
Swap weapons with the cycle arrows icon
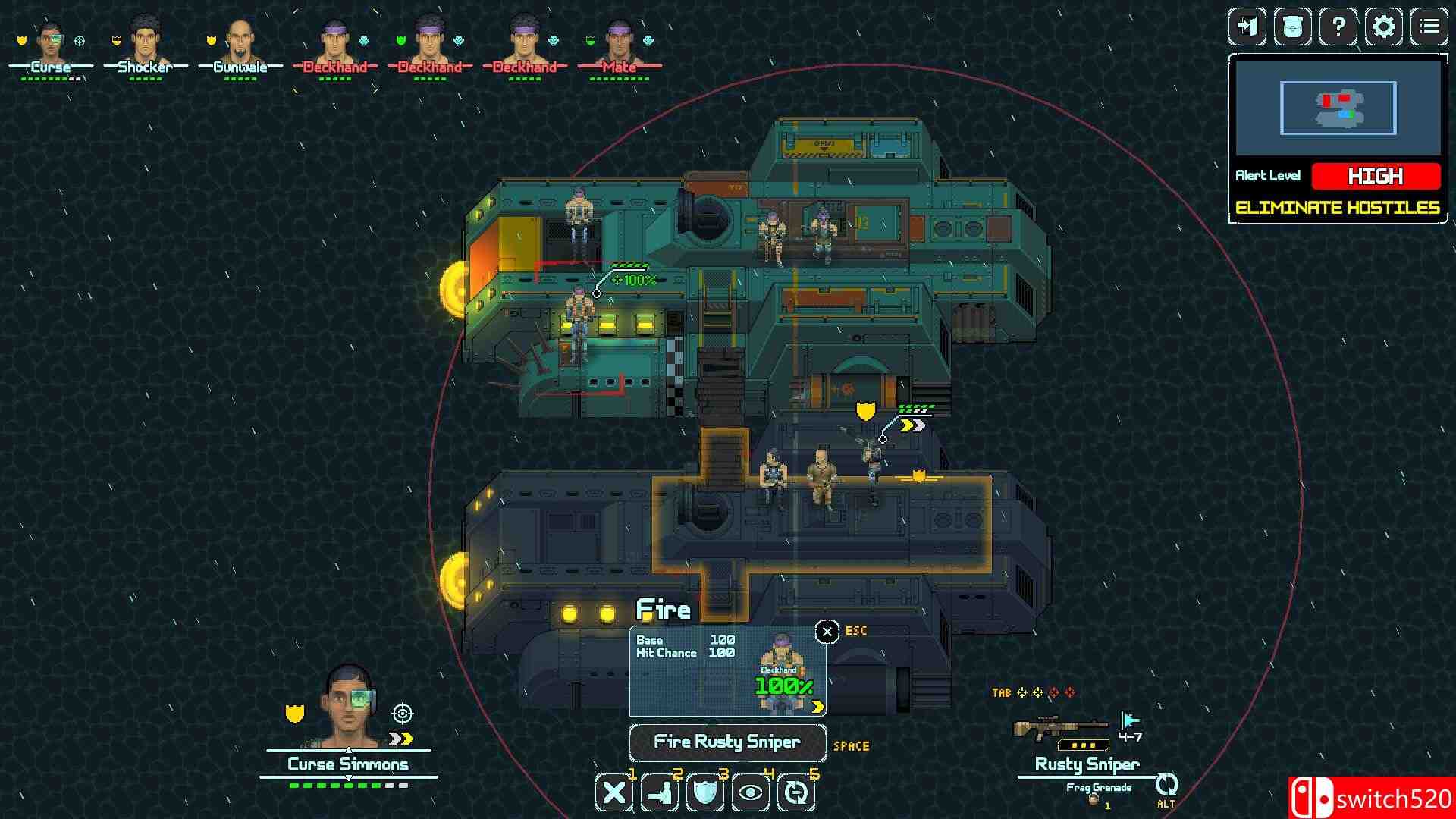[x=1166, y=784]
